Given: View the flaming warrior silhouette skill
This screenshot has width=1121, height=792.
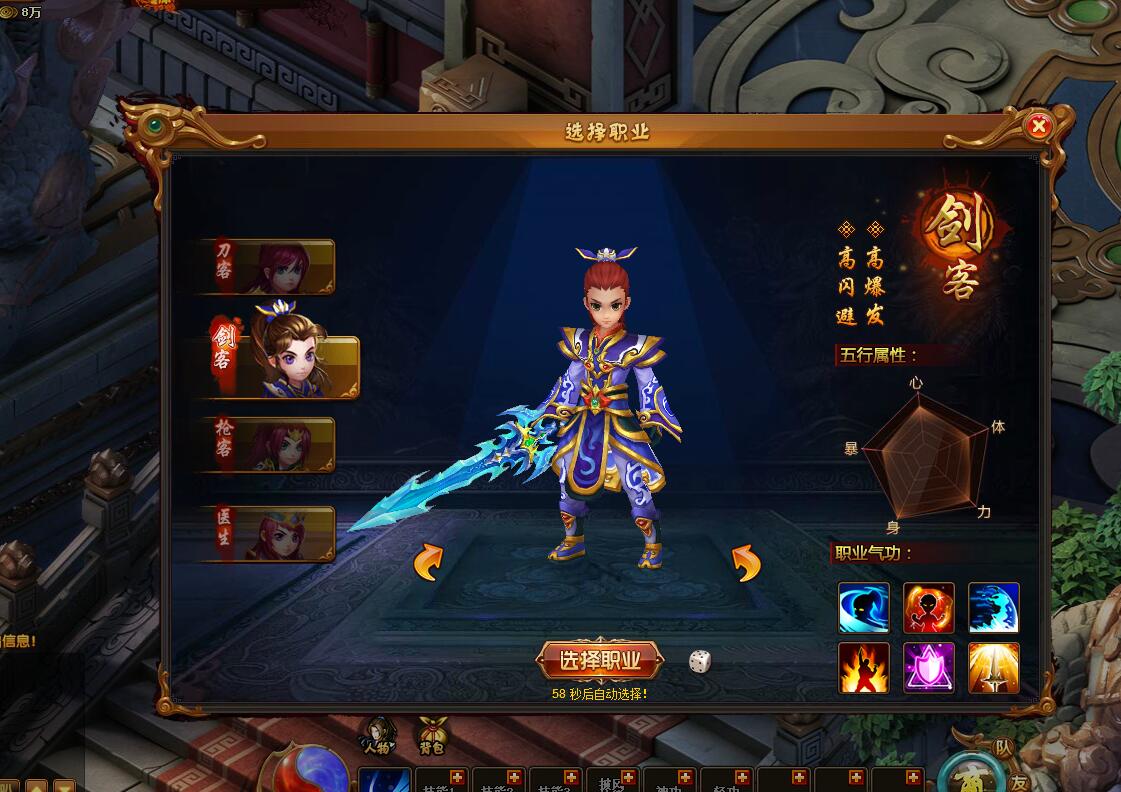Looking at the screenshot, I should 864,668.
